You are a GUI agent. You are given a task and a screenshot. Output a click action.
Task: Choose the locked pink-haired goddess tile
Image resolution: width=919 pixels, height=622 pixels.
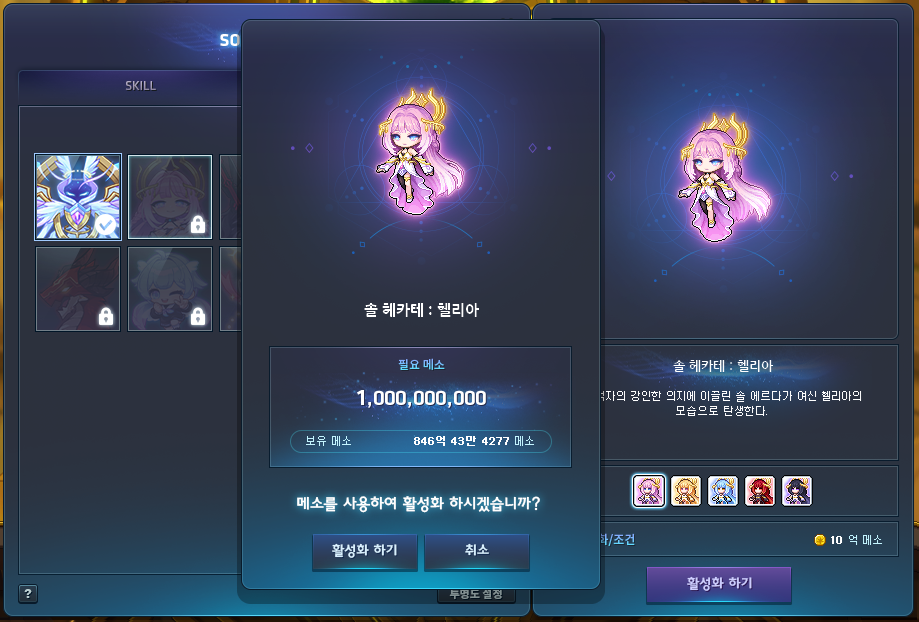[170, 197]
